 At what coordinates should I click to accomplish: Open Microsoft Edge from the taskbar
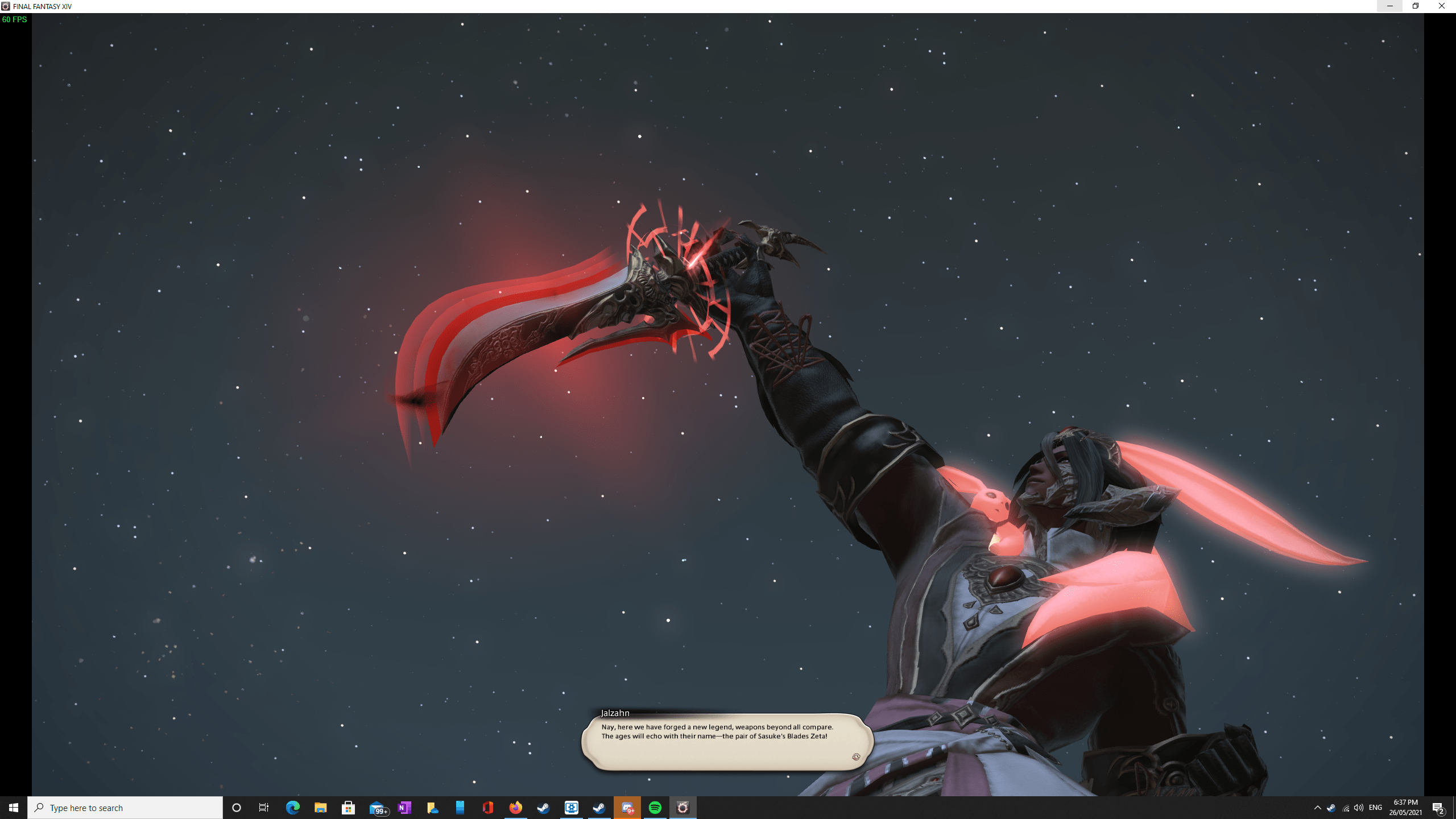pos(293,807)
